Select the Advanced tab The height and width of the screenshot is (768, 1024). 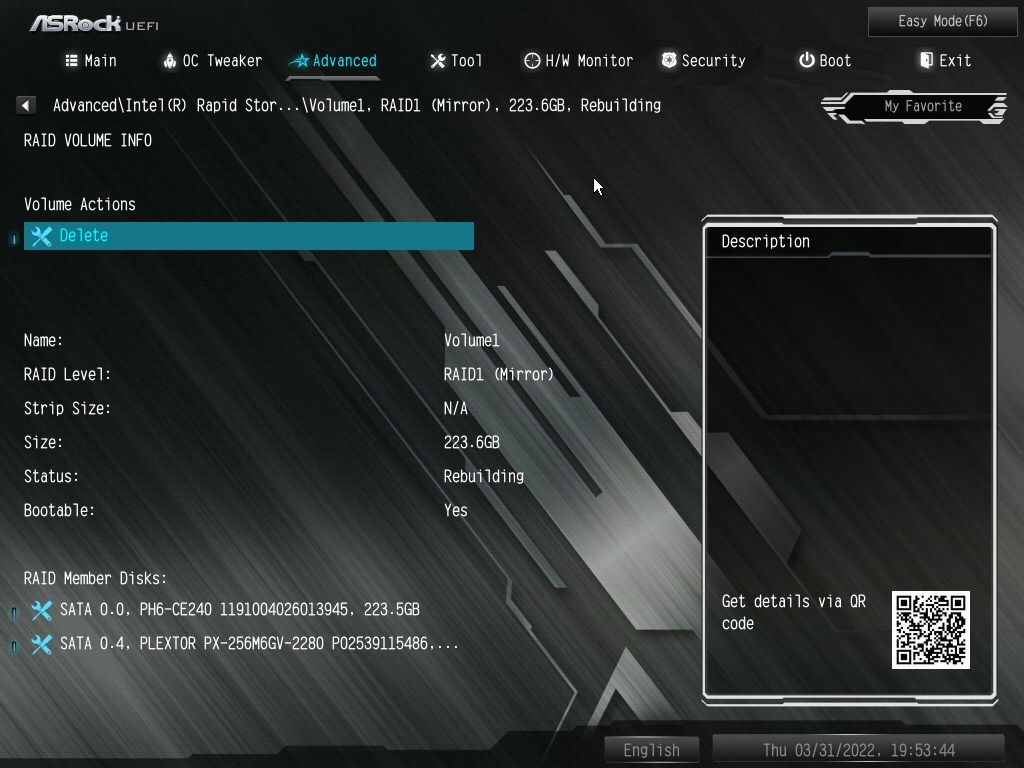pos(333,61)
